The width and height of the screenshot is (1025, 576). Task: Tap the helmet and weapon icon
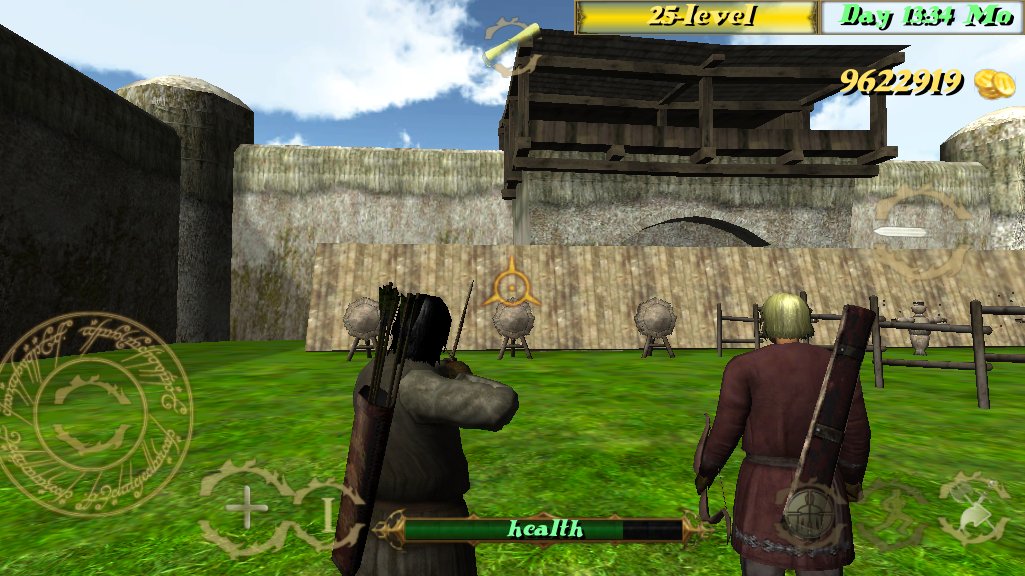[x=974, y=508]
